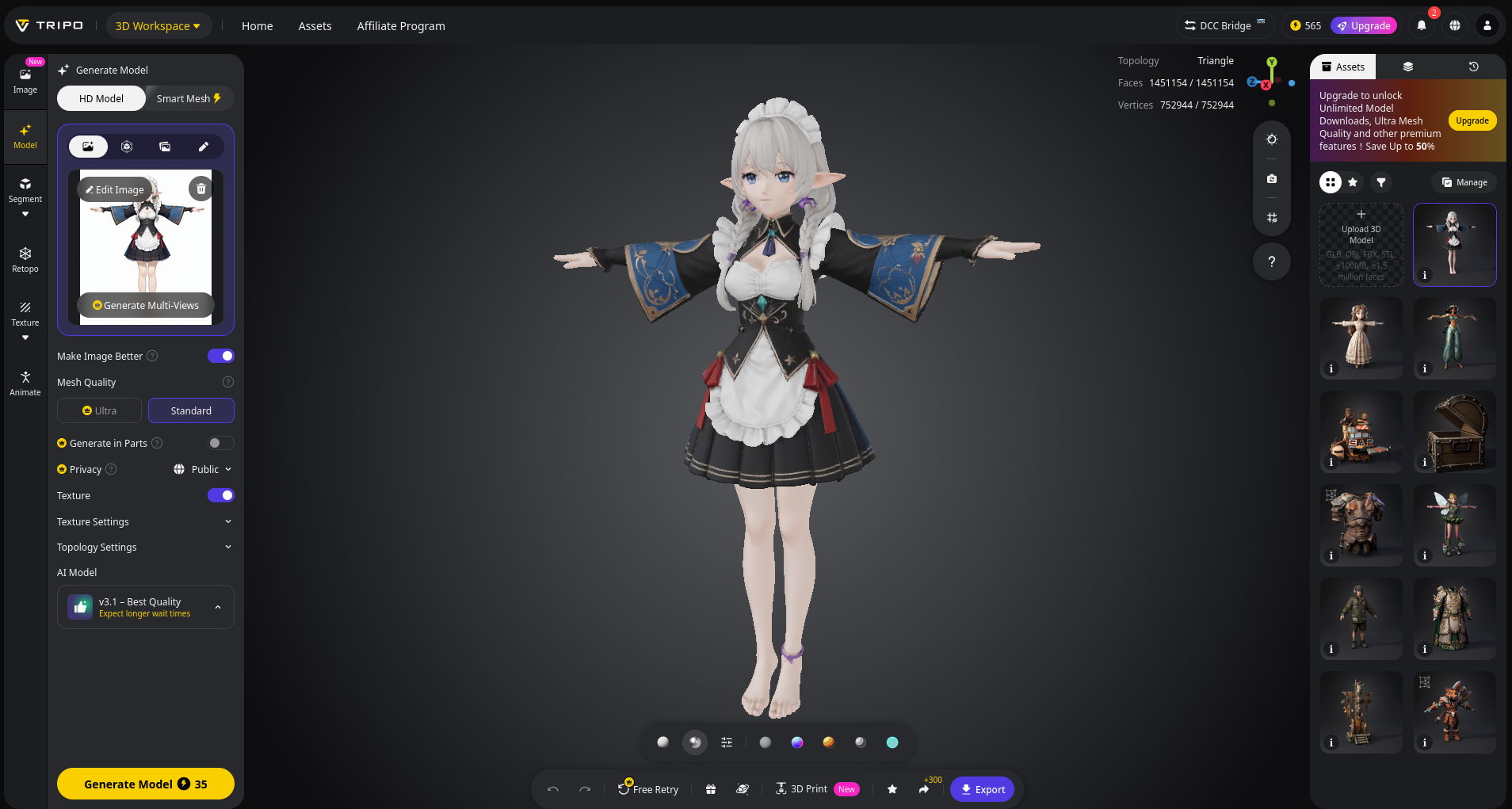
Task: Open the Affiliate Program page
Action: pyautogui.click(x=401, y=25)
